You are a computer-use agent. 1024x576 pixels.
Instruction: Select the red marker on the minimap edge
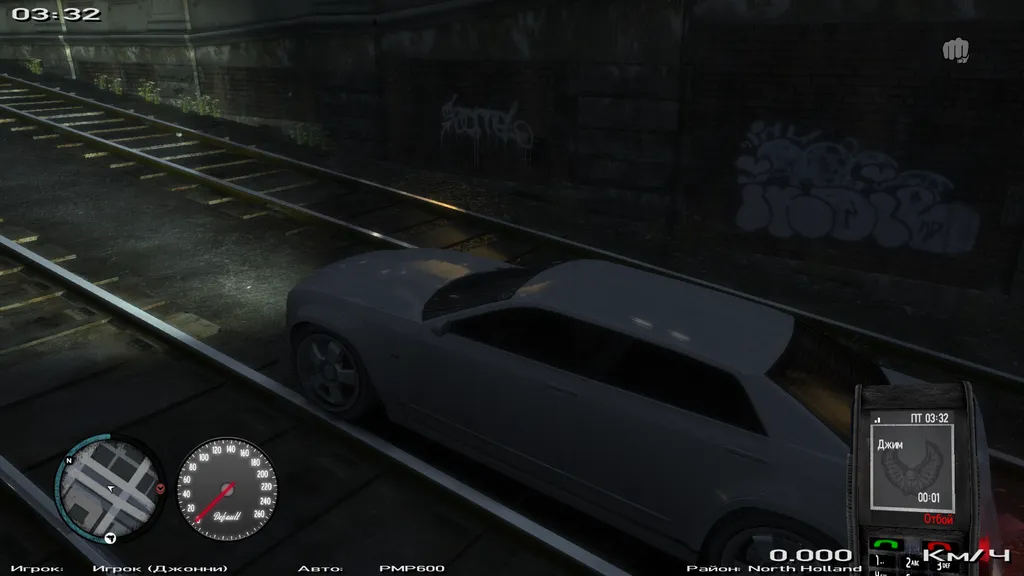click(161, 488)
